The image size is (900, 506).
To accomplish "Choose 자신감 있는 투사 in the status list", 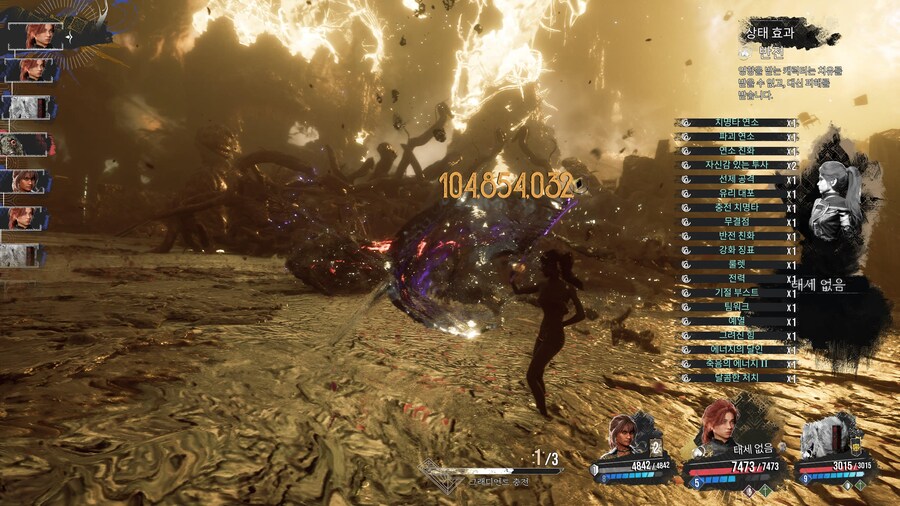I will click(737, 165).
